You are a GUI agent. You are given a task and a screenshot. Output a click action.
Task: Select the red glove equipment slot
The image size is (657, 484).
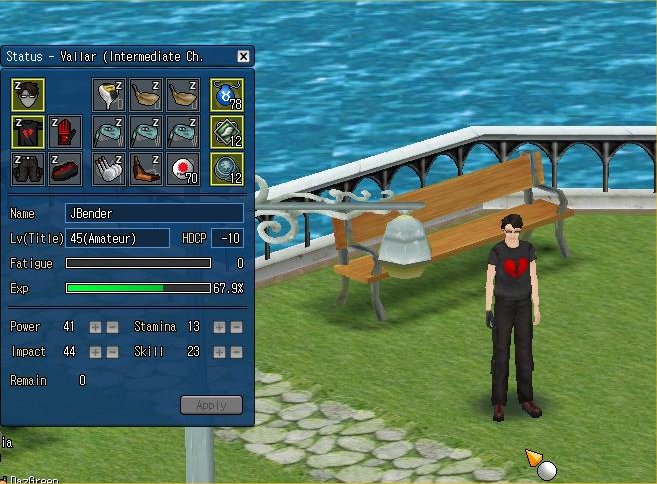64,132
